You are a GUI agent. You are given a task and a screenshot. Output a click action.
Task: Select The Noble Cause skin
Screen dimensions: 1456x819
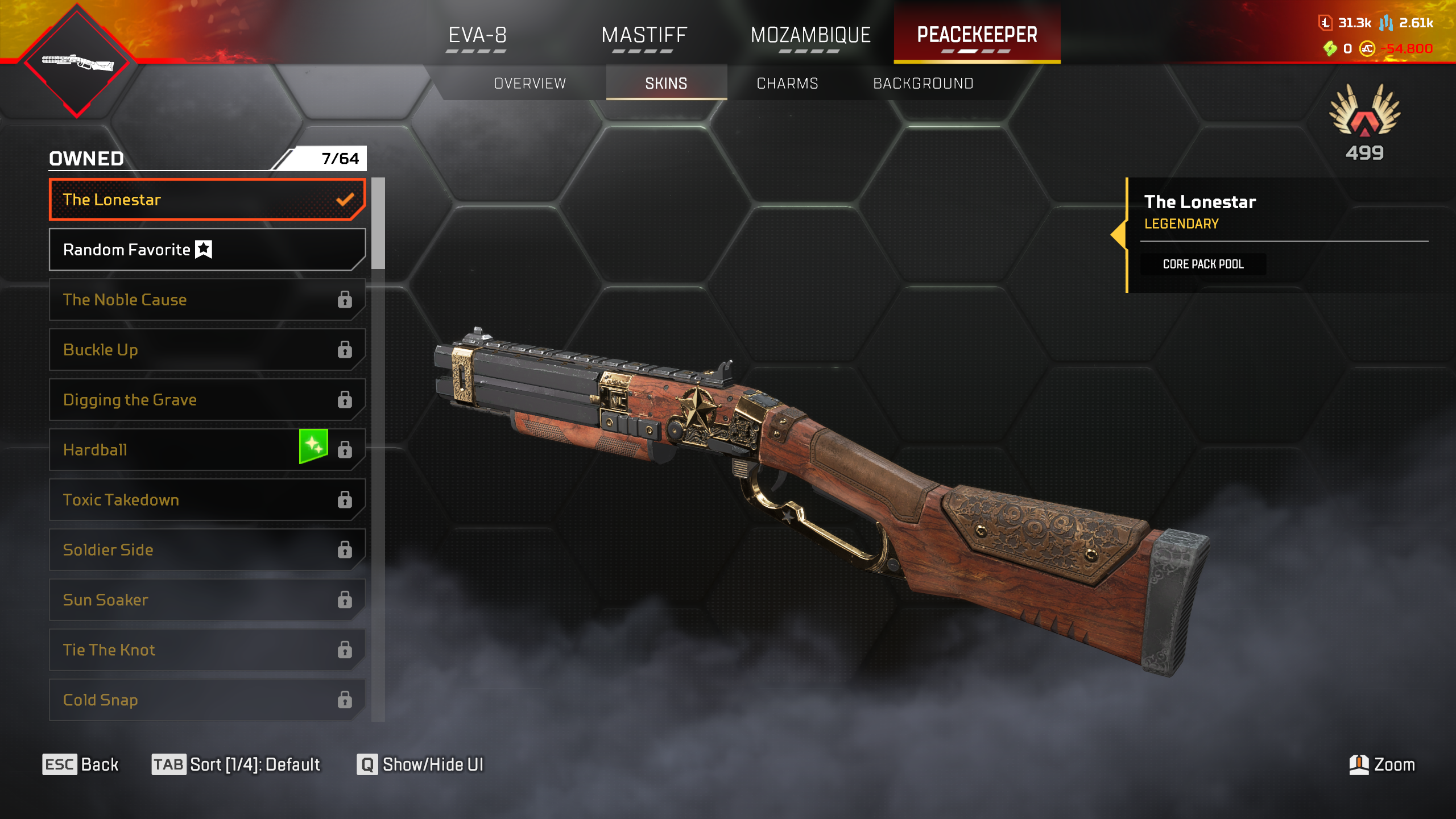207,300
